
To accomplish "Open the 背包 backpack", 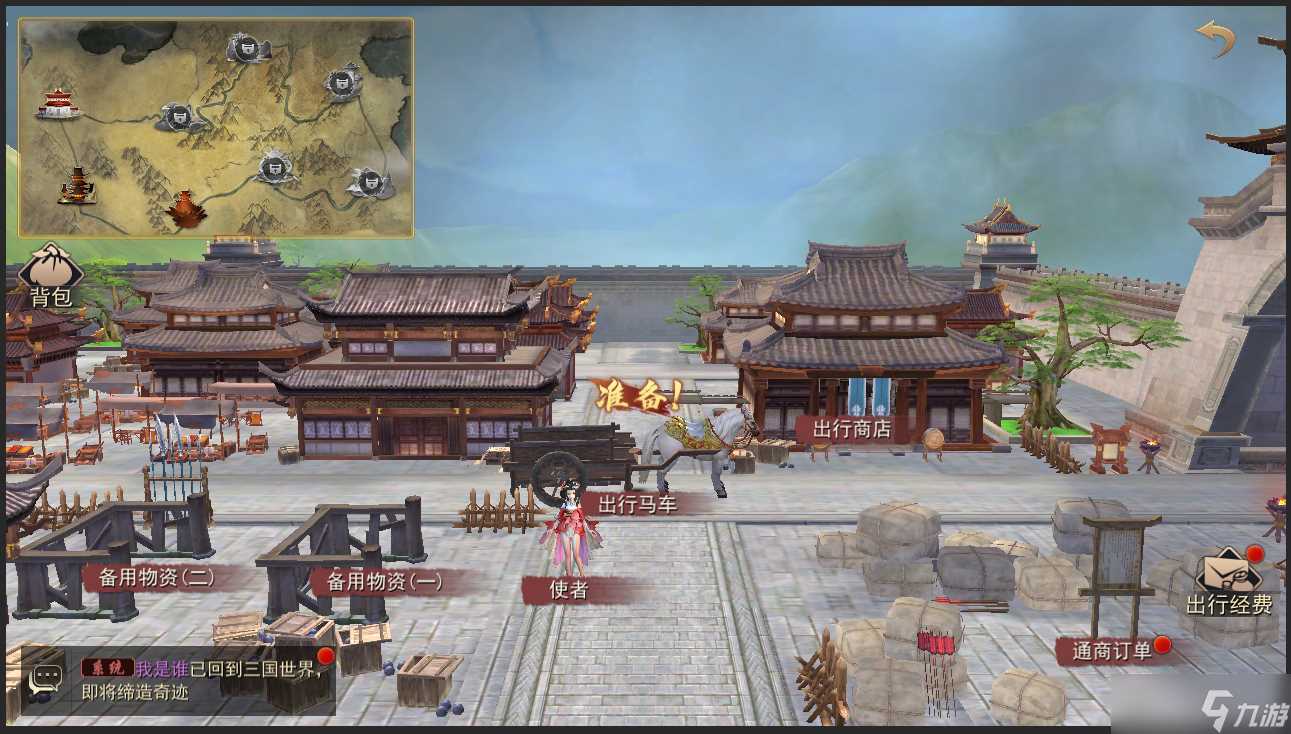I will point(52,272).
